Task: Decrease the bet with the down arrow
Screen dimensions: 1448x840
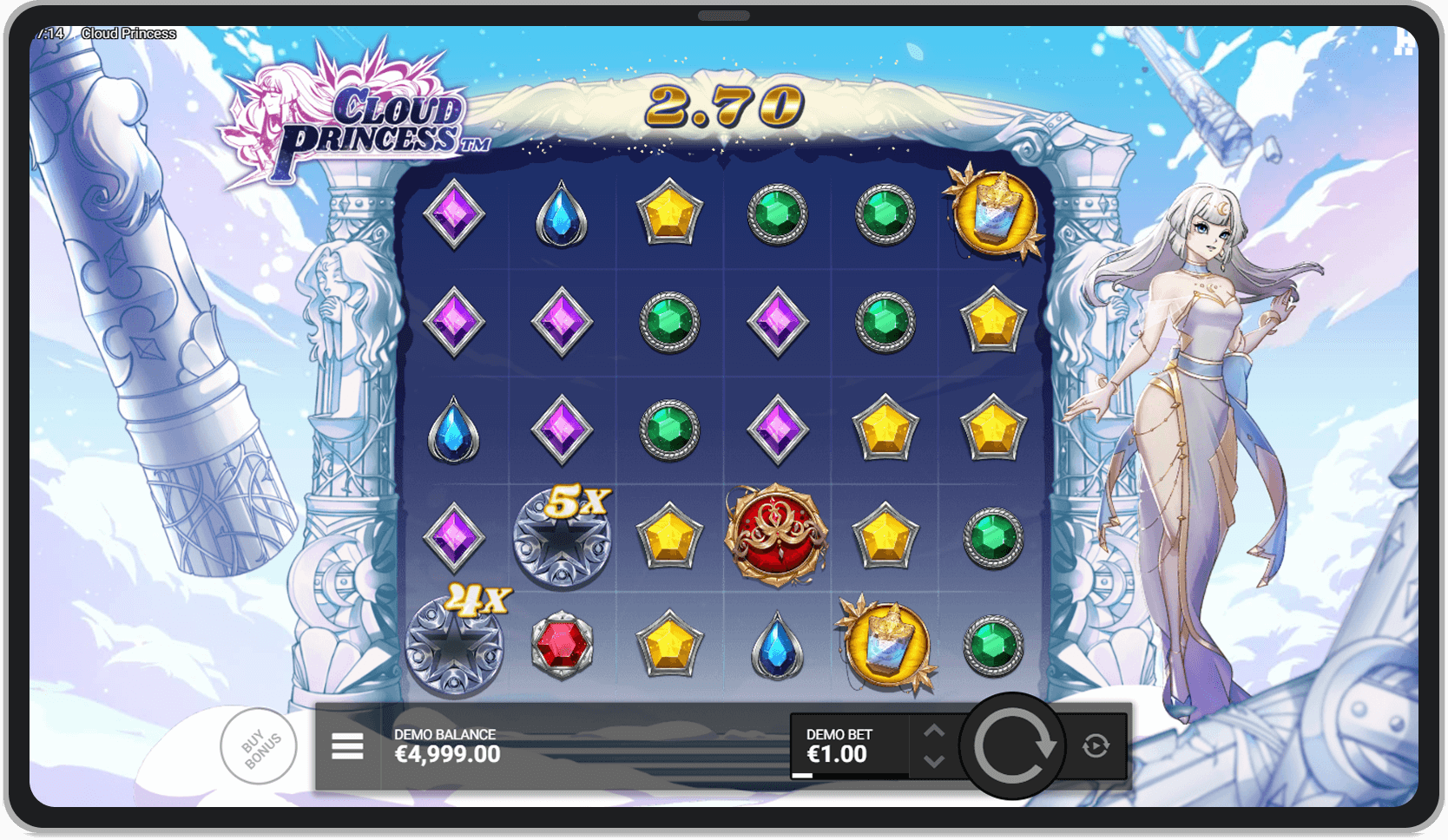Action: coord(936,763)
